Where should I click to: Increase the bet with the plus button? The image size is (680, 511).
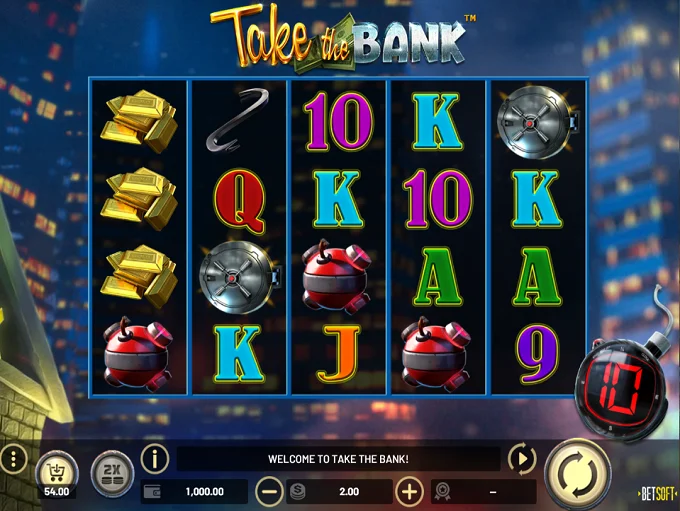(x=409, y=491)
